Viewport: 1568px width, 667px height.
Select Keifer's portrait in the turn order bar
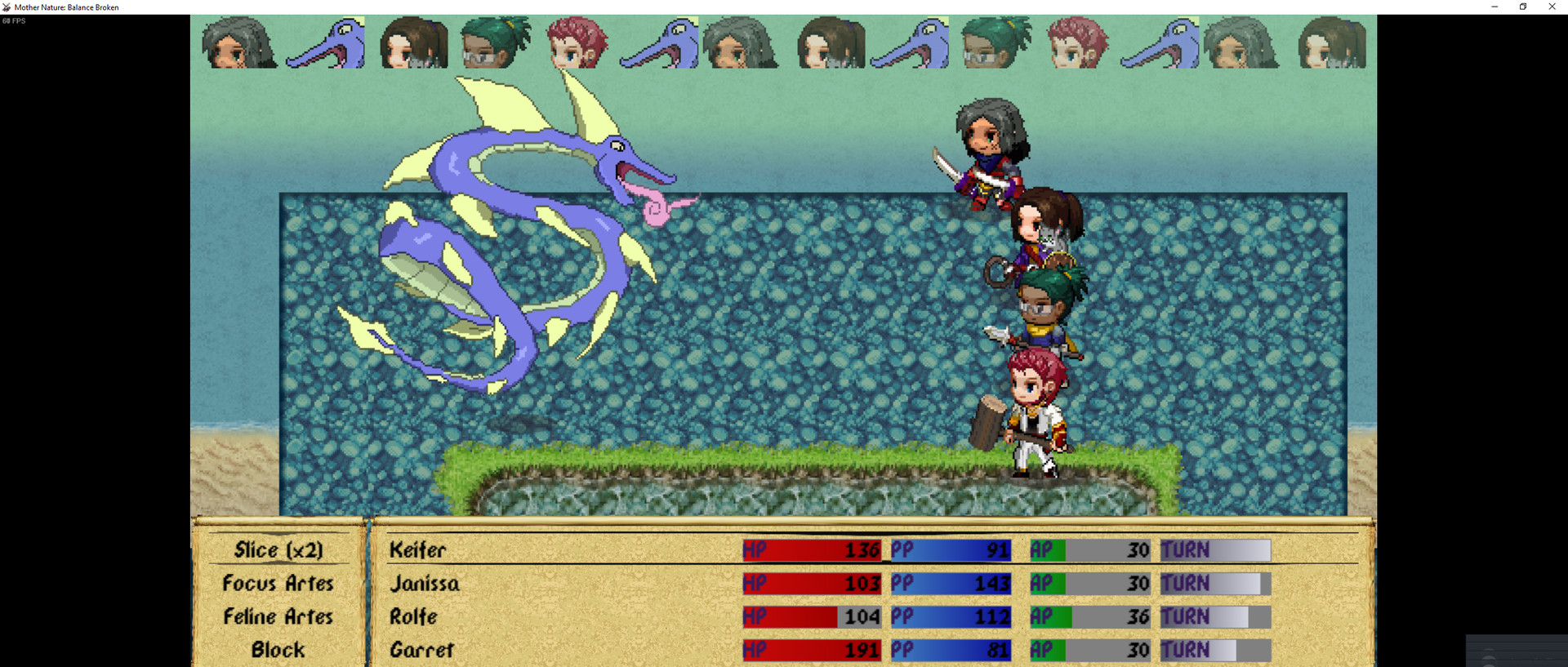(239, 42)
